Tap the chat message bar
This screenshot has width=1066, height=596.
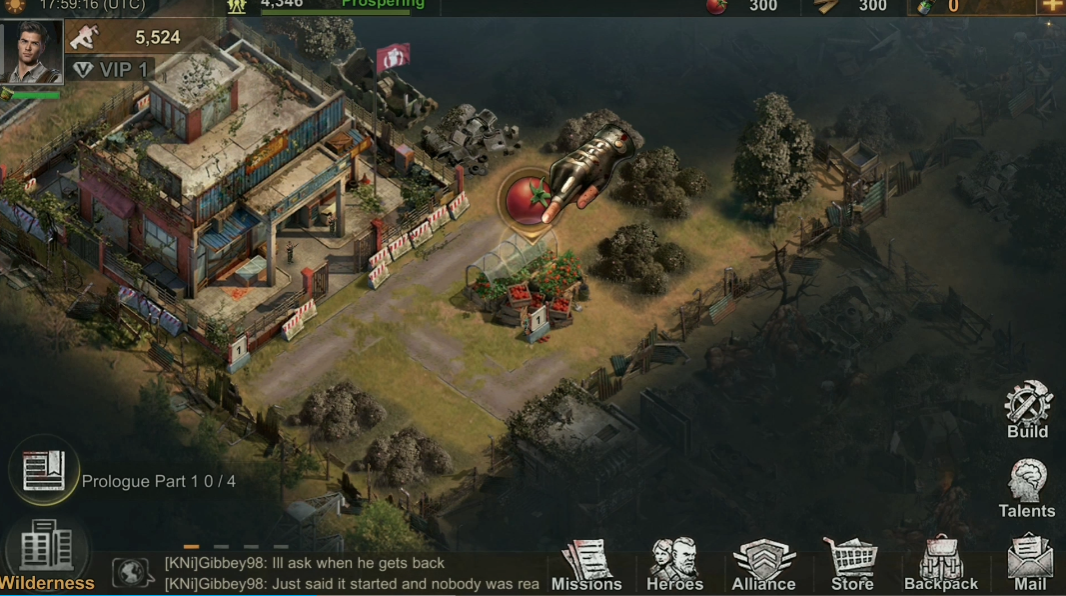pos(350,574)
